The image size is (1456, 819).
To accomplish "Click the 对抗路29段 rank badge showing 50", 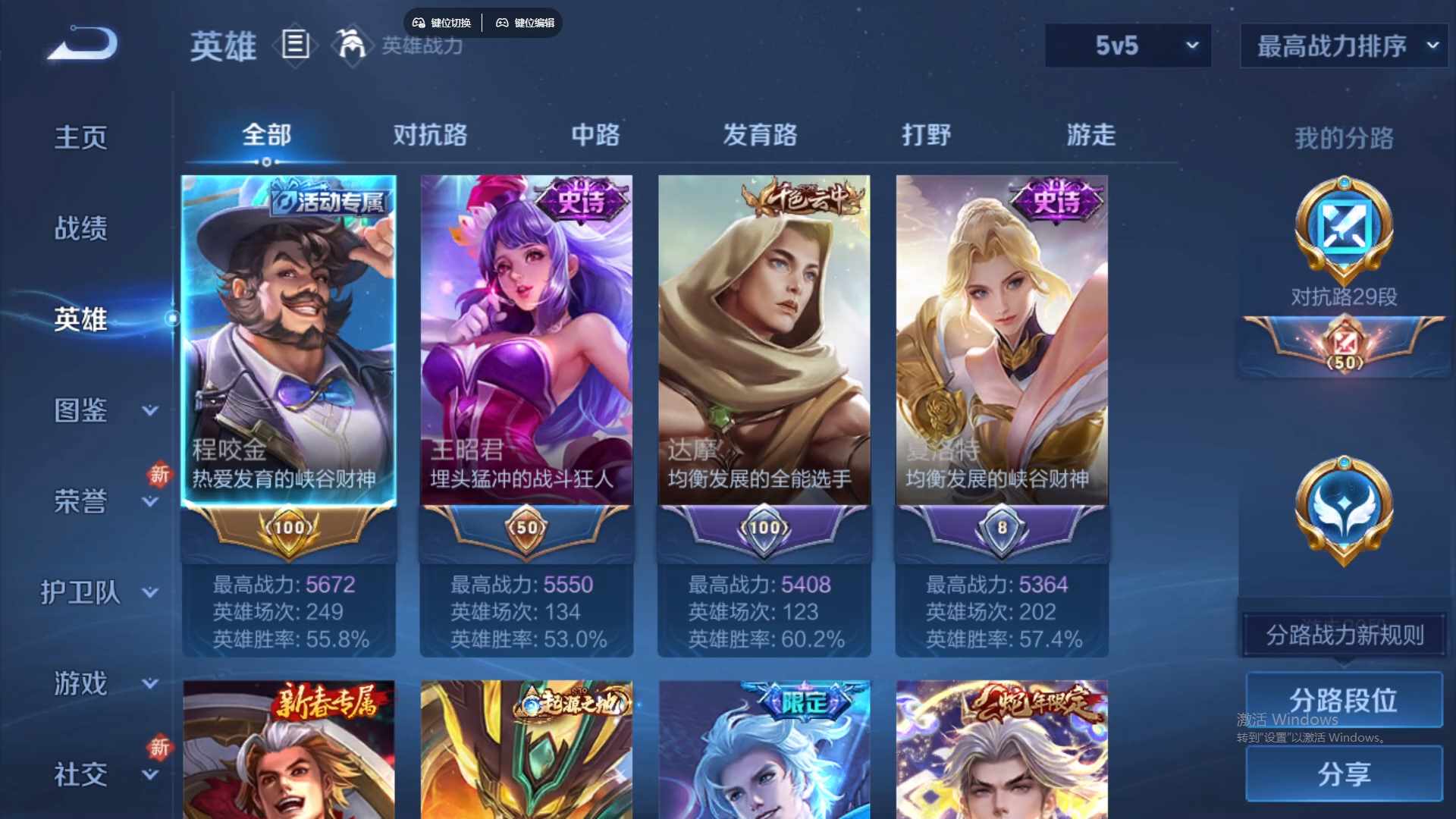I will 1342,349.
